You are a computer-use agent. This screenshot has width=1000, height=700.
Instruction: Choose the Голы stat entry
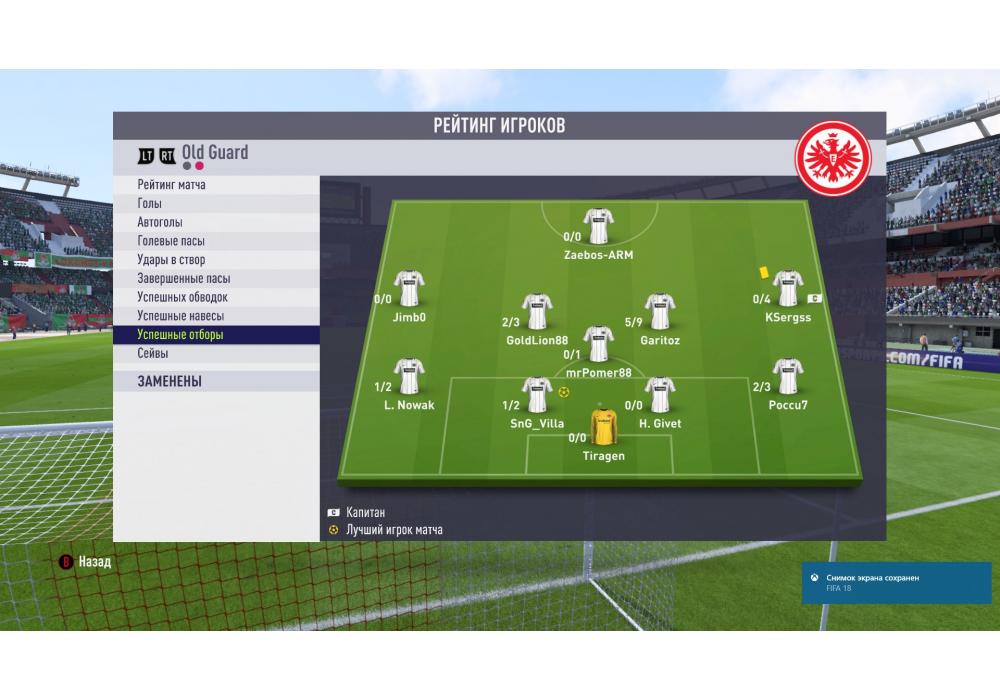(x=150, y=204)
